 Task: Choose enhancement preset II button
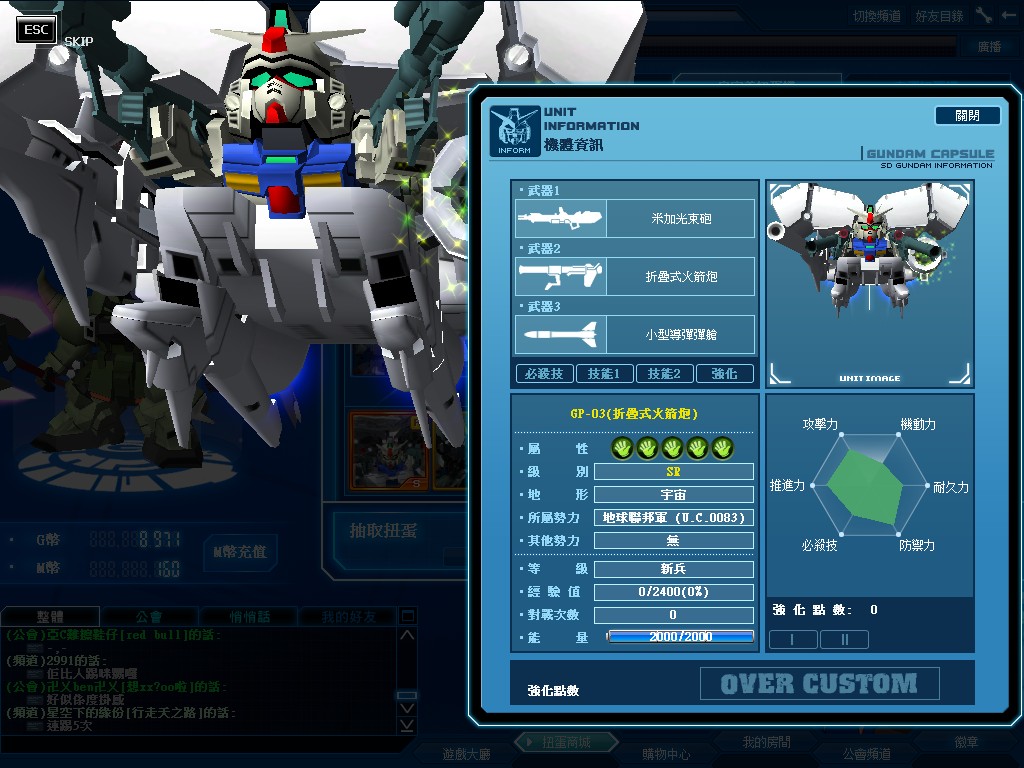pos(844,639)
